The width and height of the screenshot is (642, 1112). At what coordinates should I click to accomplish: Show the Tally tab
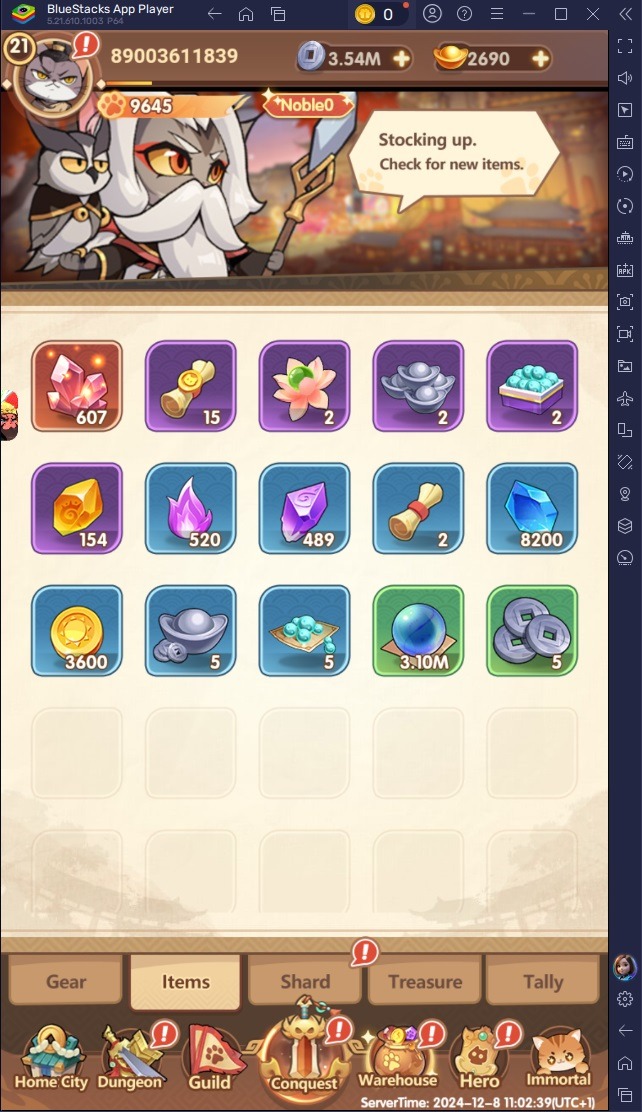pyautogui.click(x=543, y=981)
